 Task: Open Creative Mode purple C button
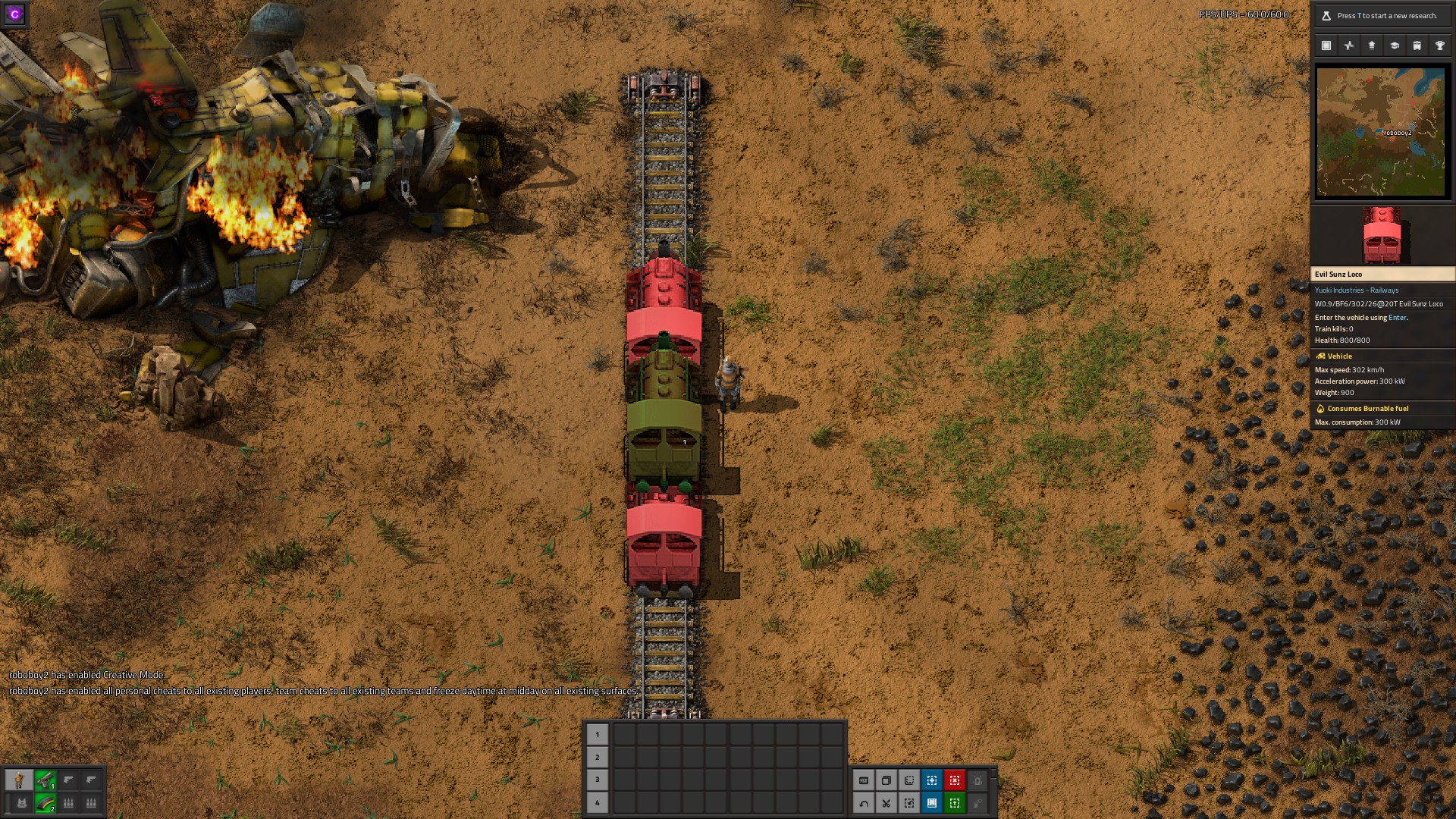pyautogui.click(x=14, y=14)
